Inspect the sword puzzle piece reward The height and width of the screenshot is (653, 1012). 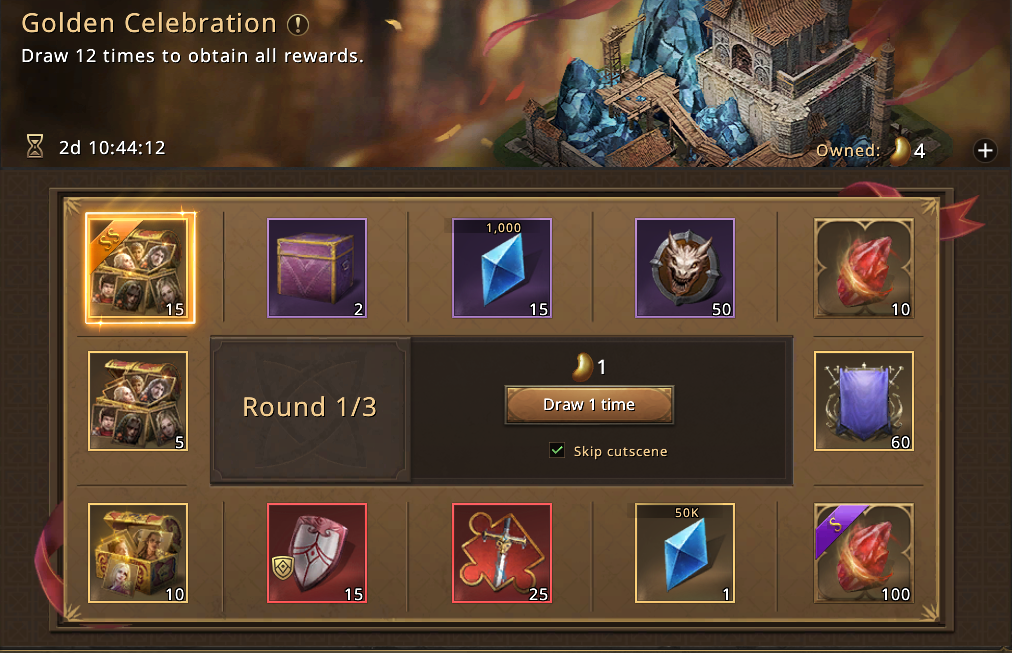tap(502, 553)
